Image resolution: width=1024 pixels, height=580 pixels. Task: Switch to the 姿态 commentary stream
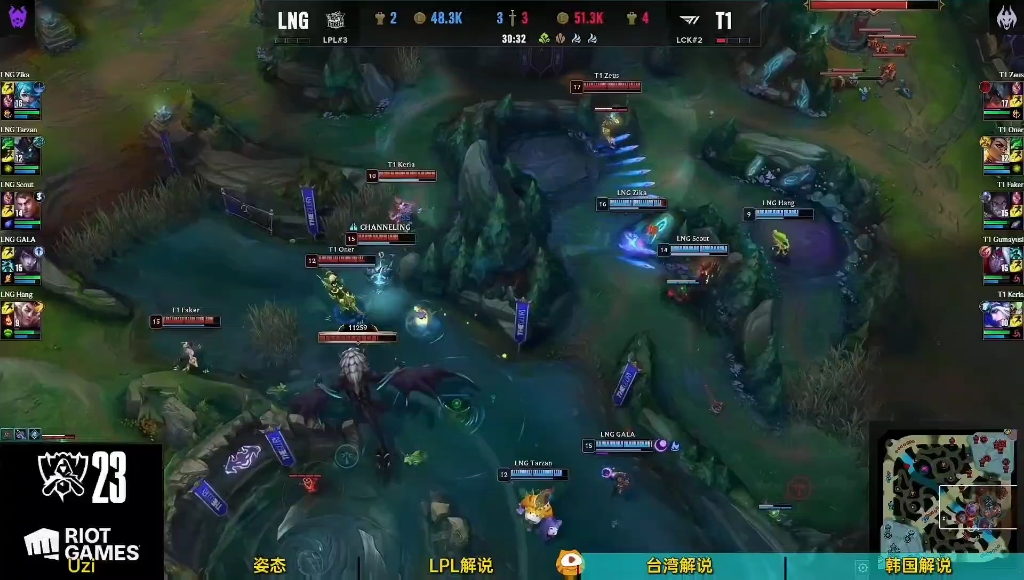pyautogui.click(x=269, y=566)
